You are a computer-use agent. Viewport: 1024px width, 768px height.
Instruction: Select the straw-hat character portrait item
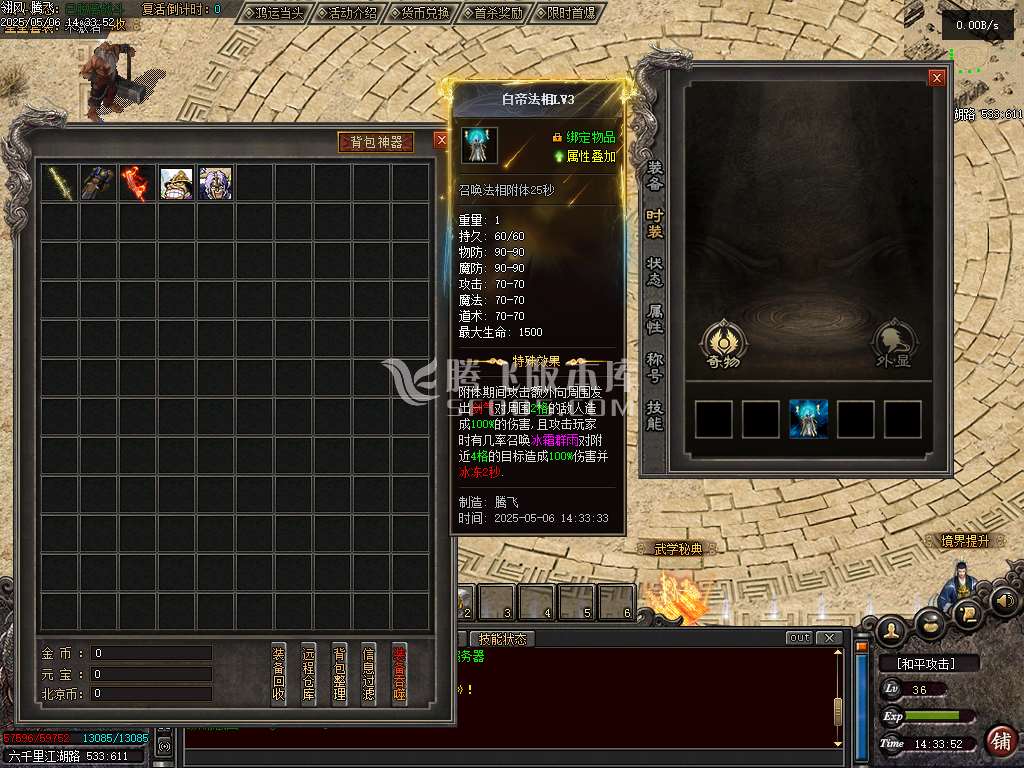point(176,183)
